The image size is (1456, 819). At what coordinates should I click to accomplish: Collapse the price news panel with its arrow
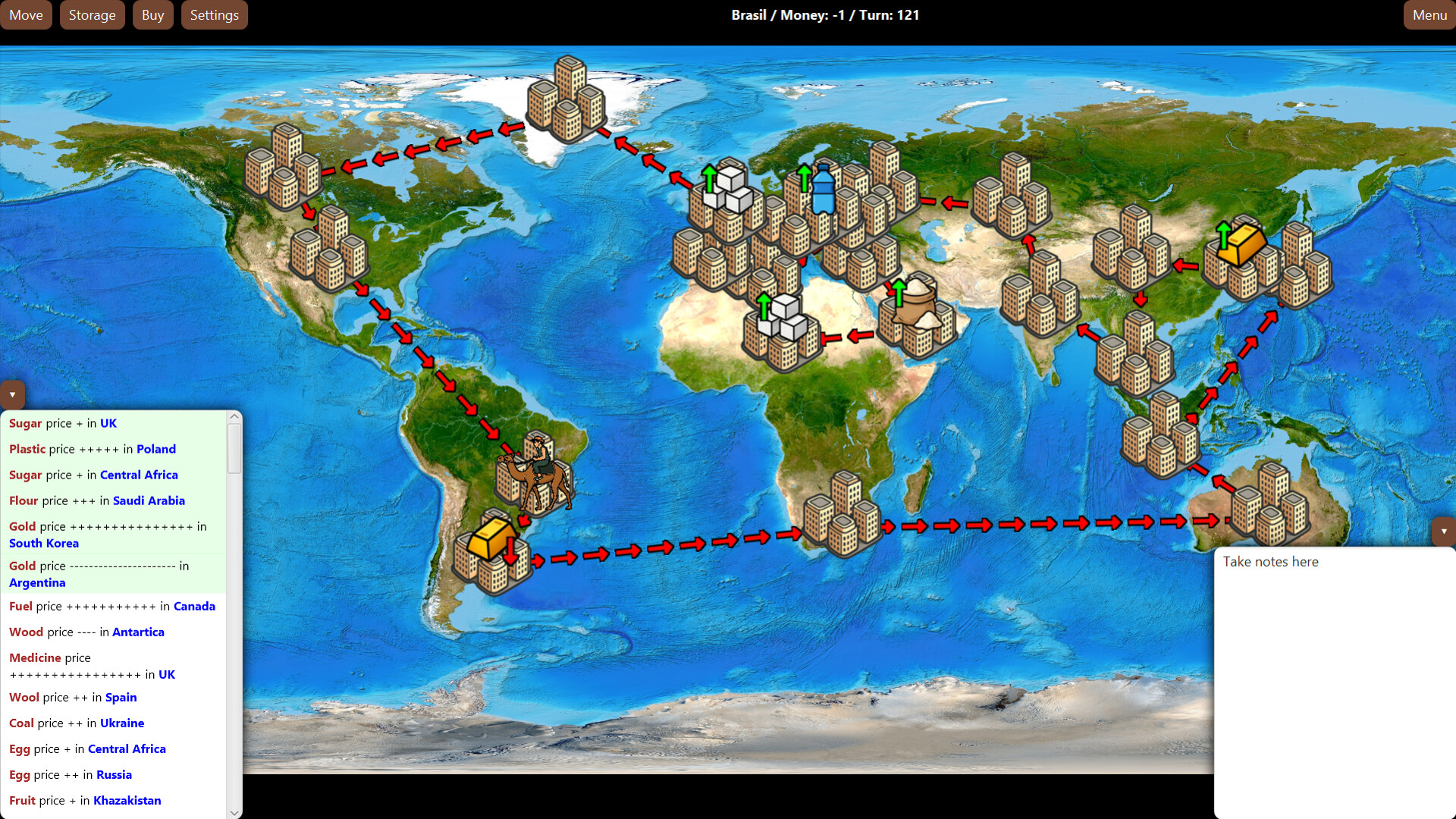[x=12, y=394]
